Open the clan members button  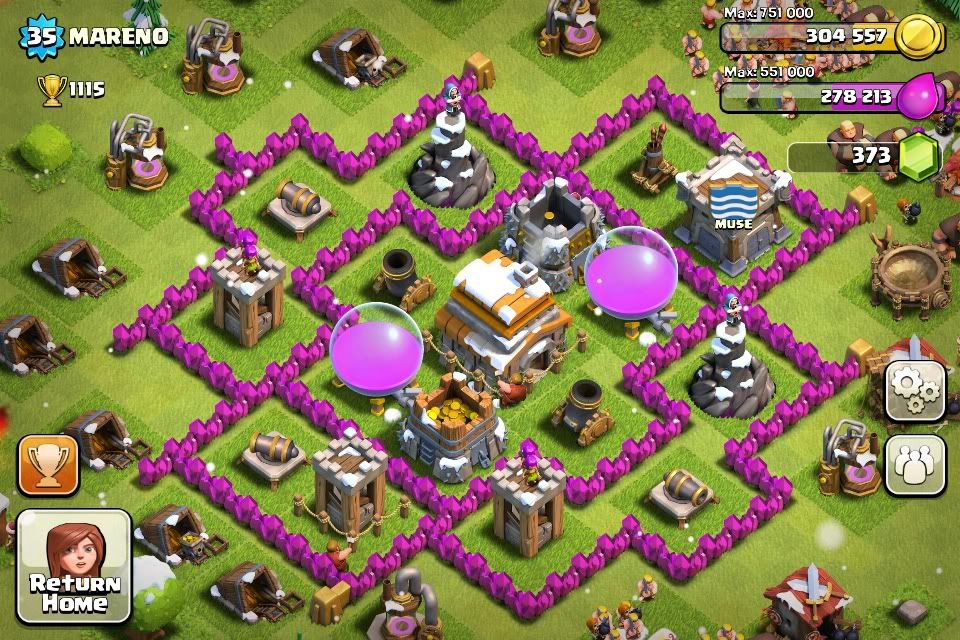[915, 465]
